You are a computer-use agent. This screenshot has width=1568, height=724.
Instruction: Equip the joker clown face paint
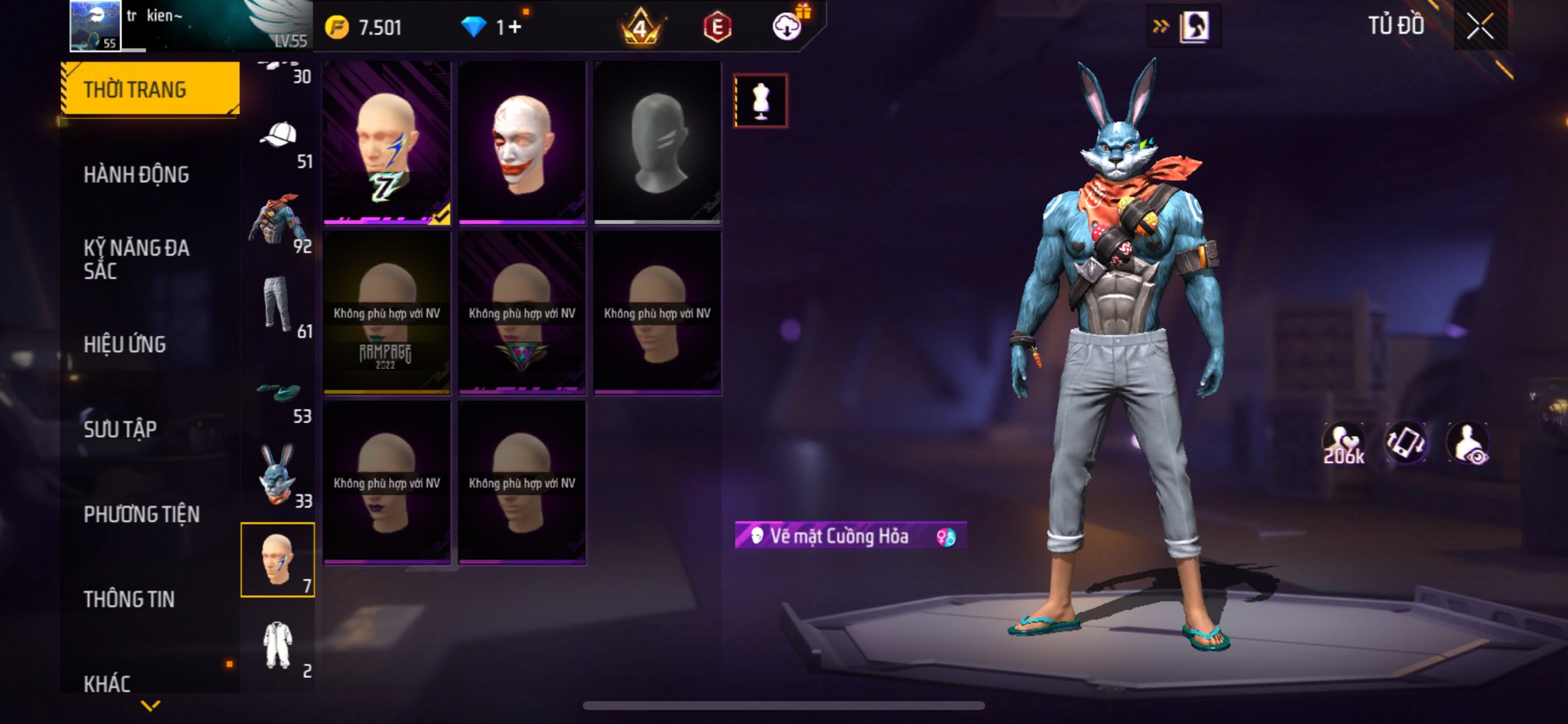click(x=522, y=143)
